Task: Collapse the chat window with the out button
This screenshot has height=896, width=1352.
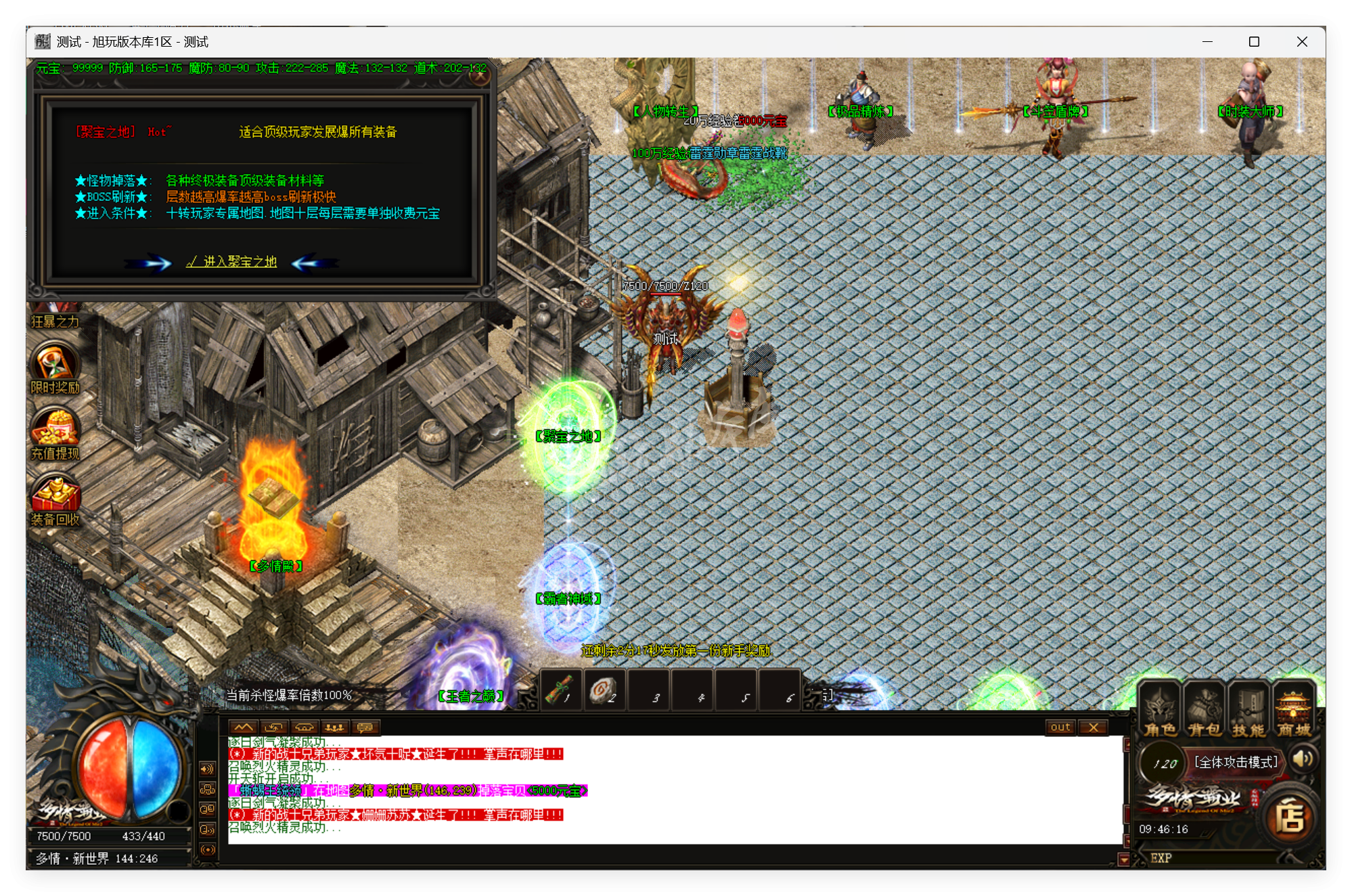Action: 1060,727
